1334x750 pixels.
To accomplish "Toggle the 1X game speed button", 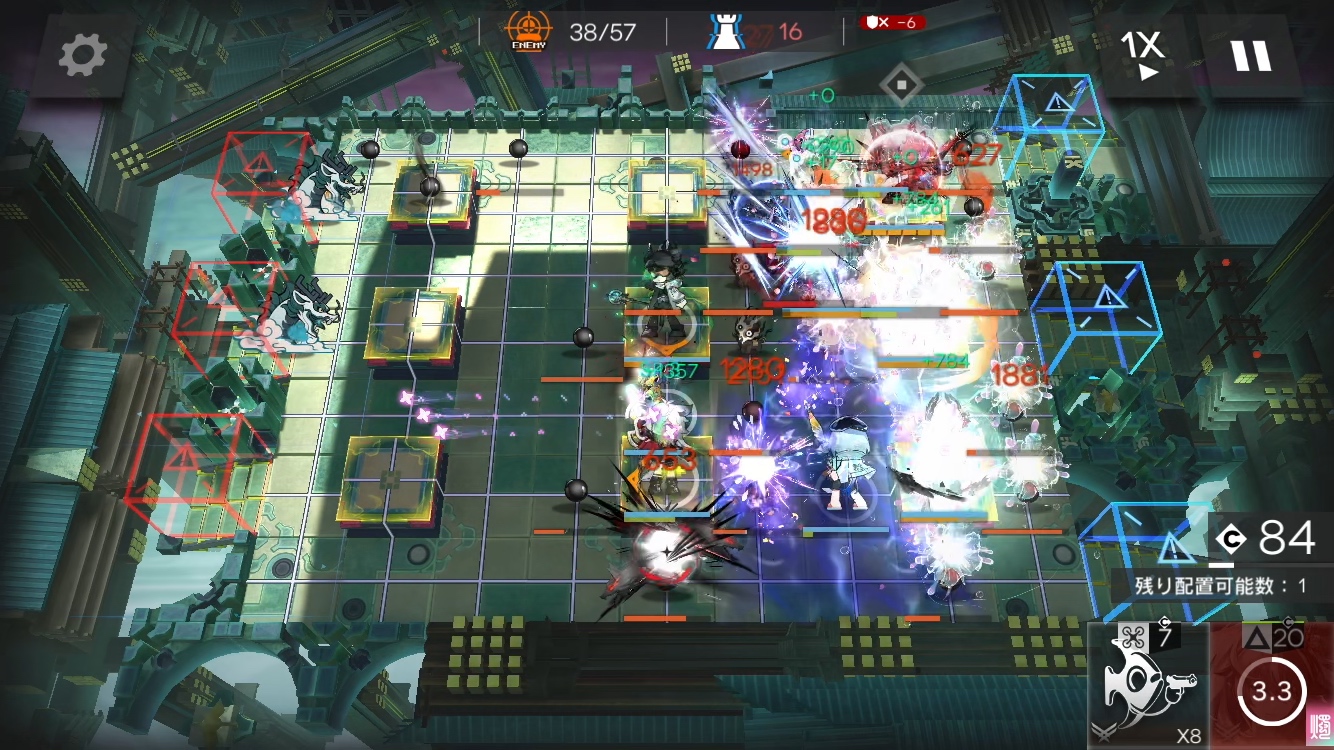I will tap(1142, 55).
